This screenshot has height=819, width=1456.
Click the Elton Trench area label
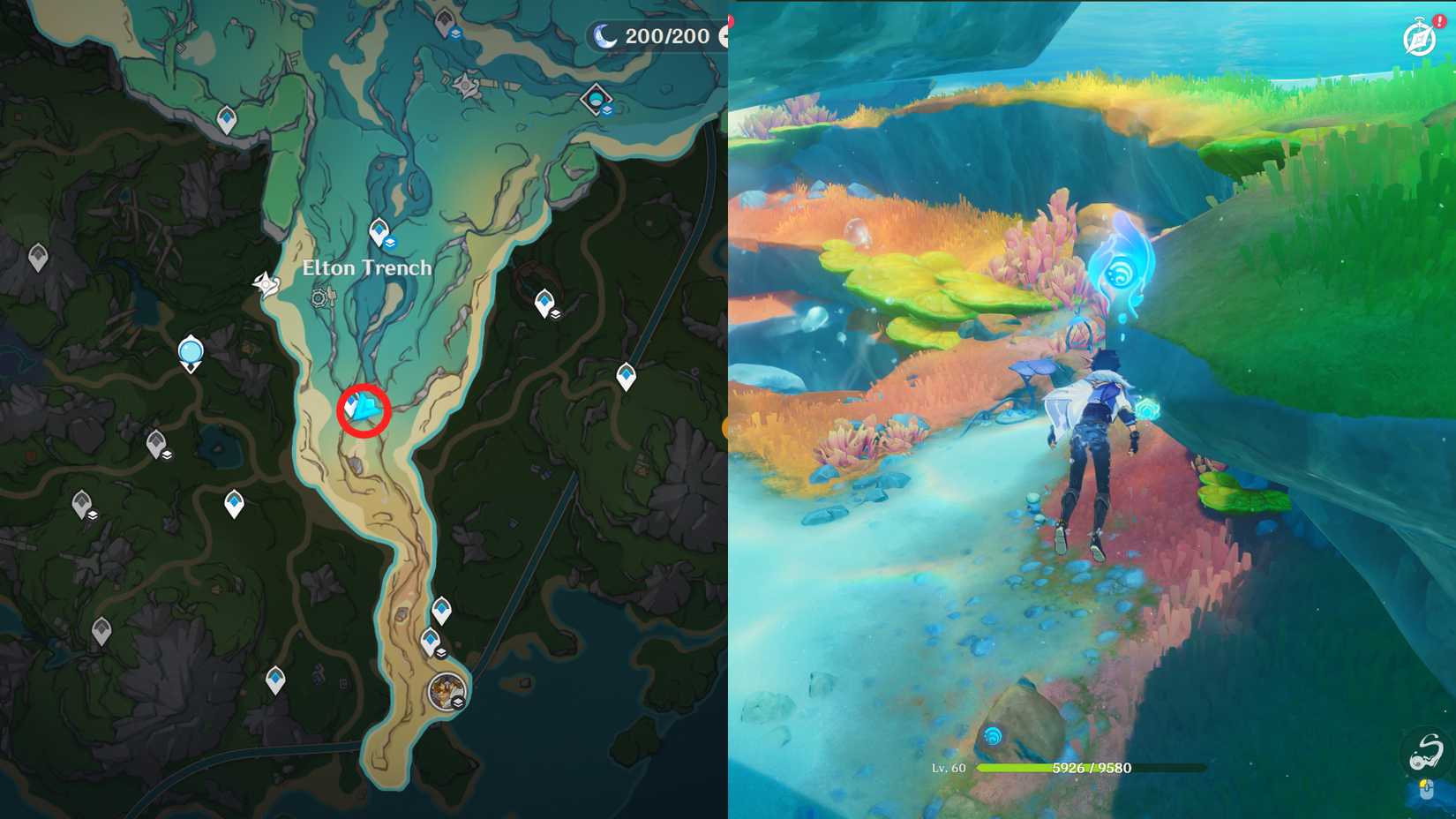tap(368, 267)
